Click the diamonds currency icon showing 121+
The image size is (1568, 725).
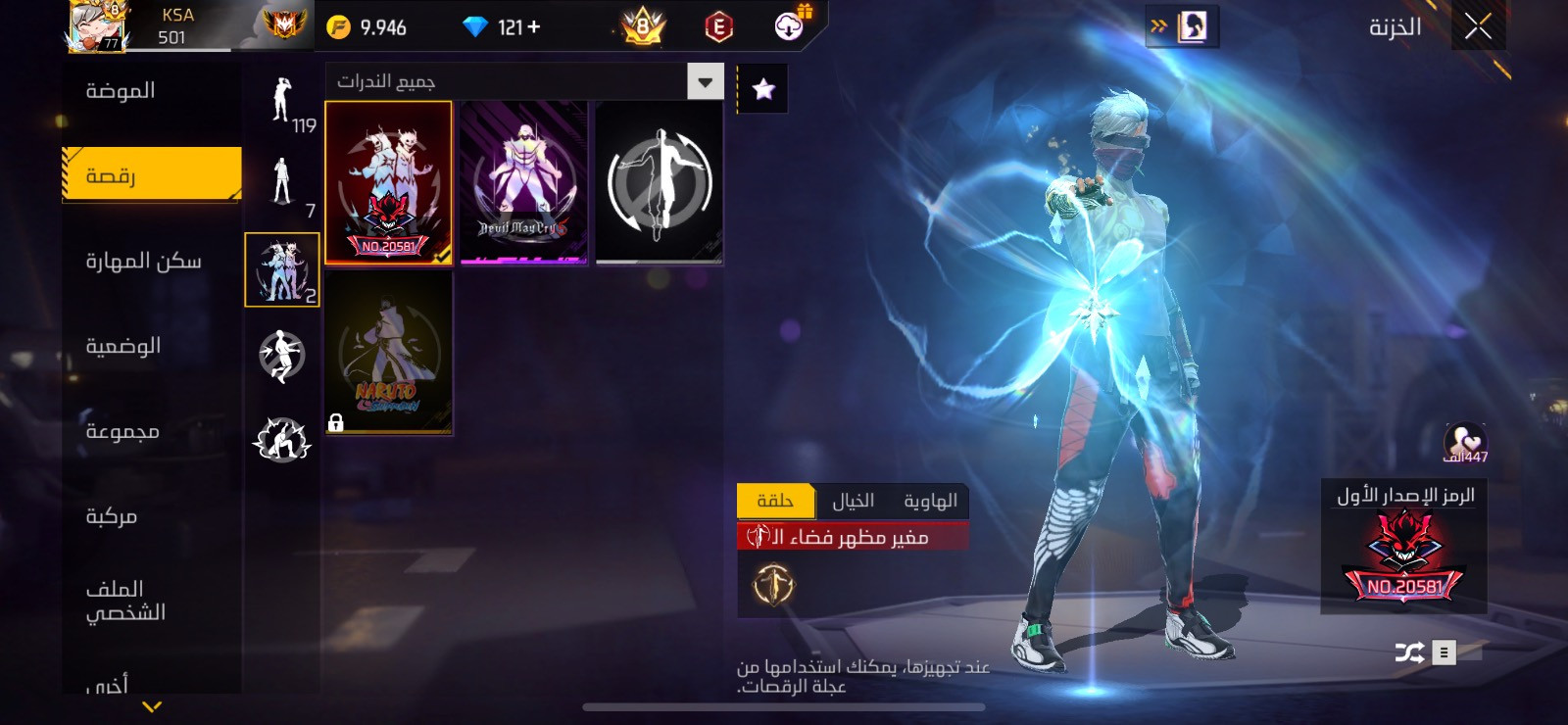(478, 26)
